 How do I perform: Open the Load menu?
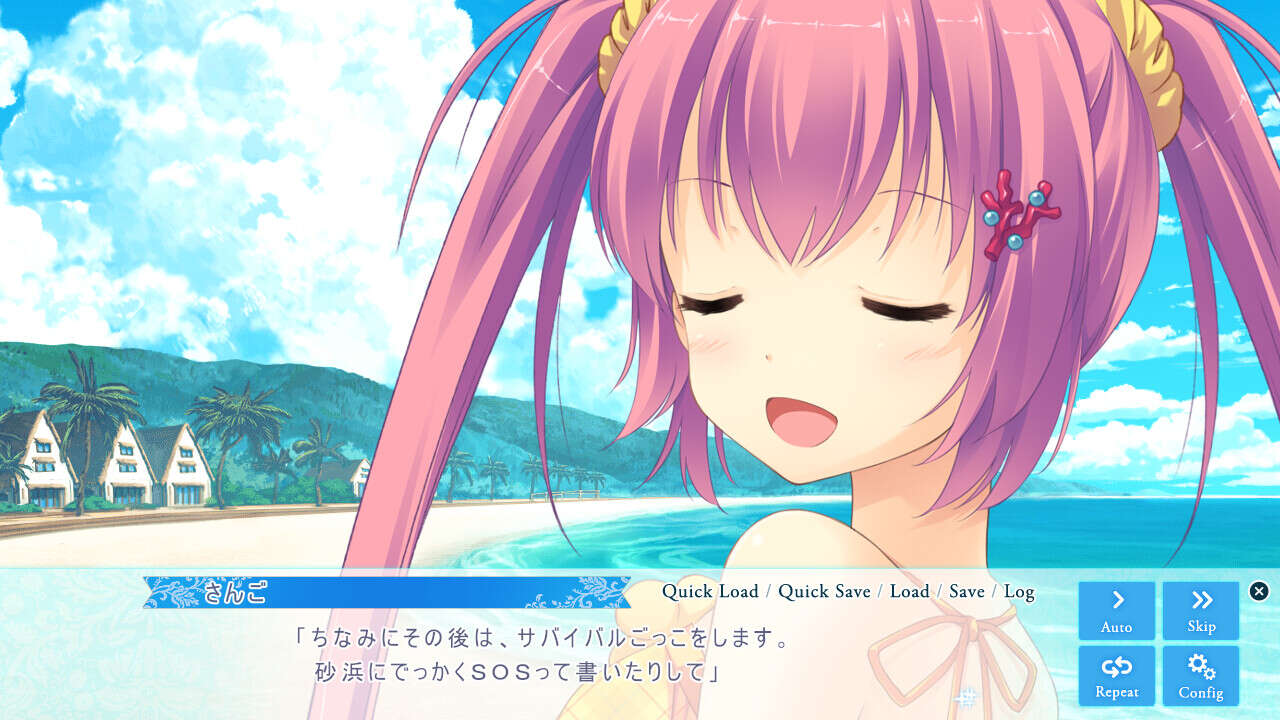point(909,591)
